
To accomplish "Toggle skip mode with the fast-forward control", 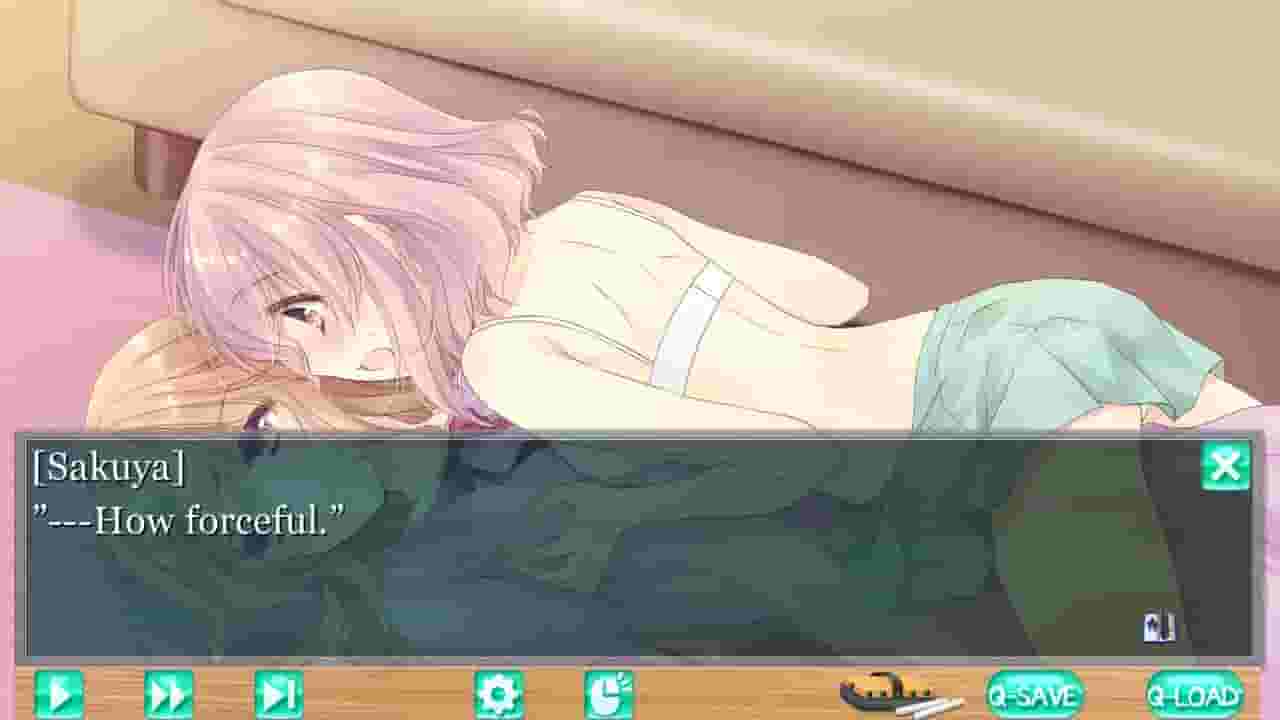I will pos(170,692).
